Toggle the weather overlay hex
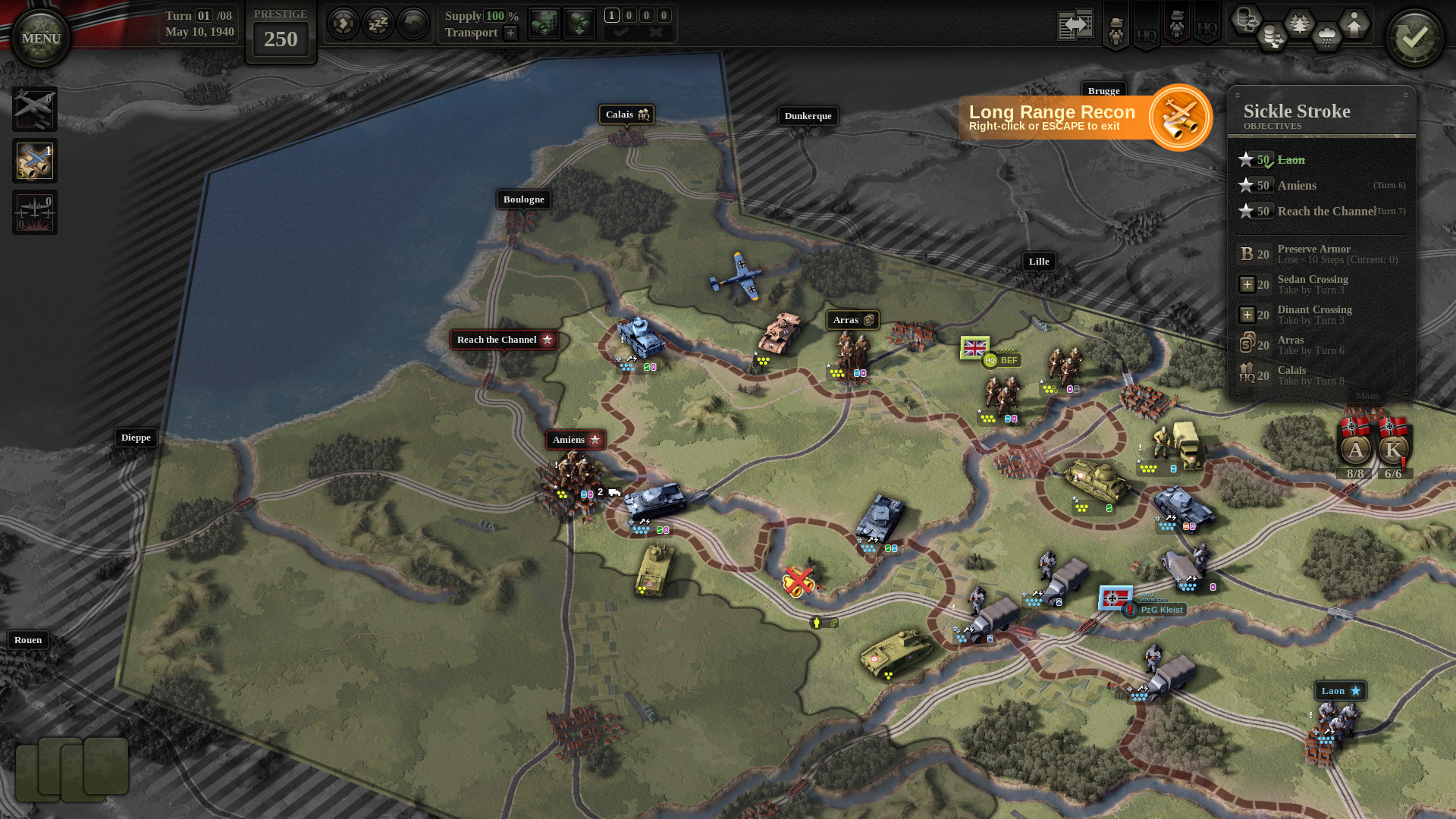 (1326, 34)
